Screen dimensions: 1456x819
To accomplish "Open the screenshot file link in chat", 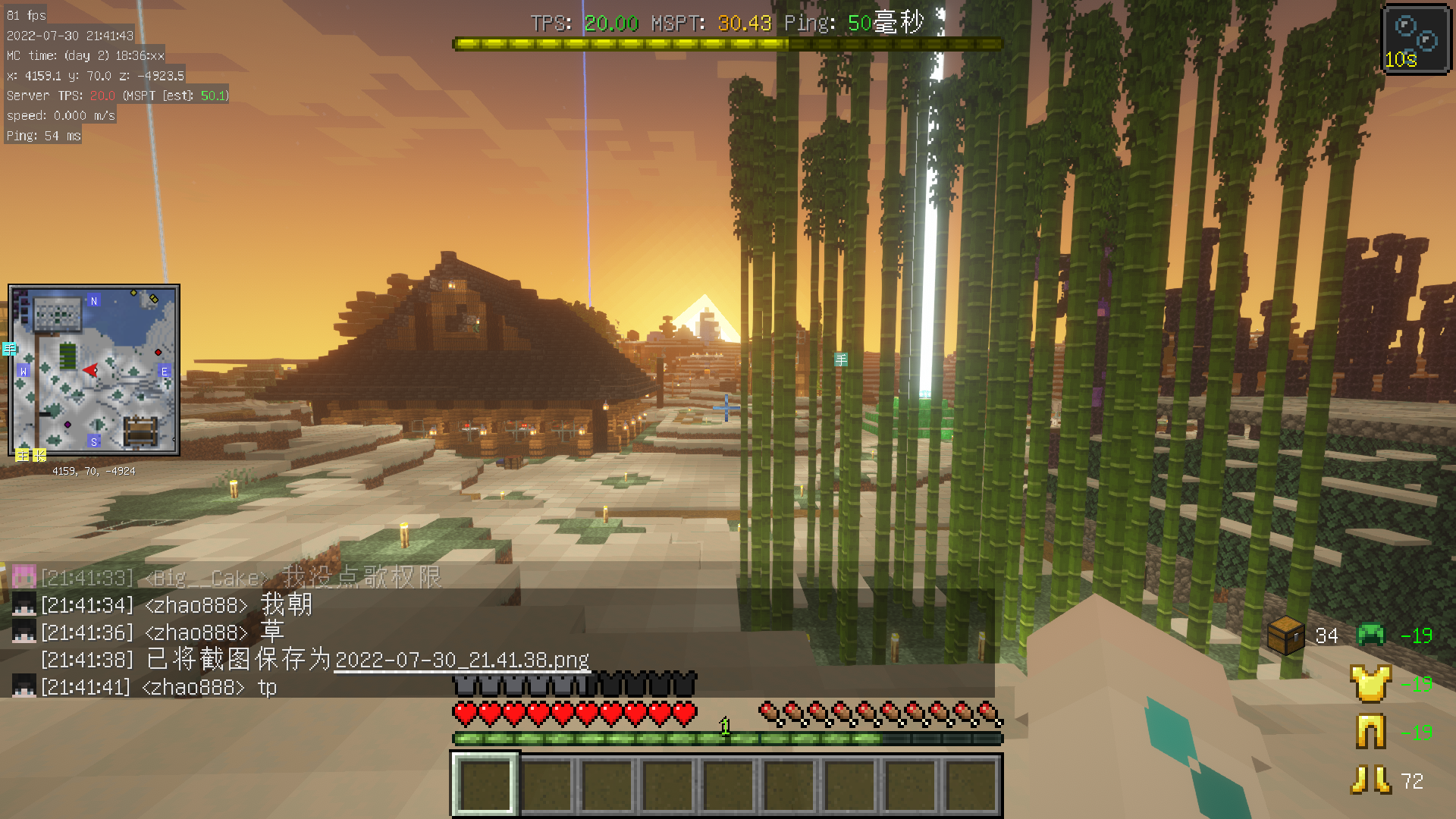I will tap(461, 661).
